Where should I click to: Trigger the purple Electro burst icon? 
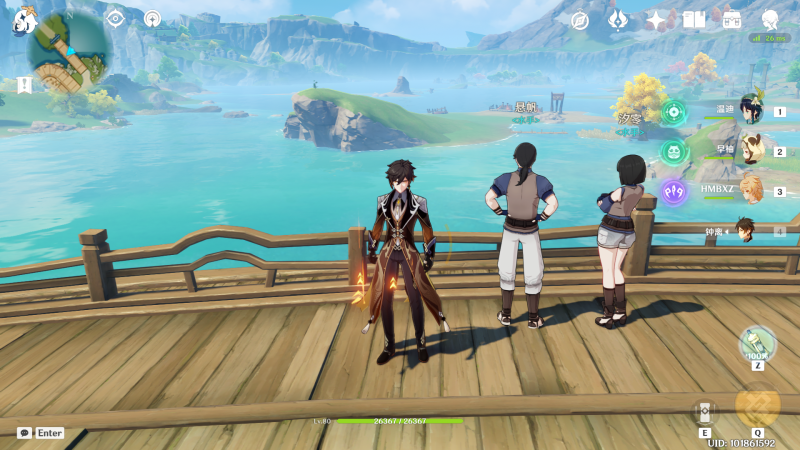coord(673,190)
